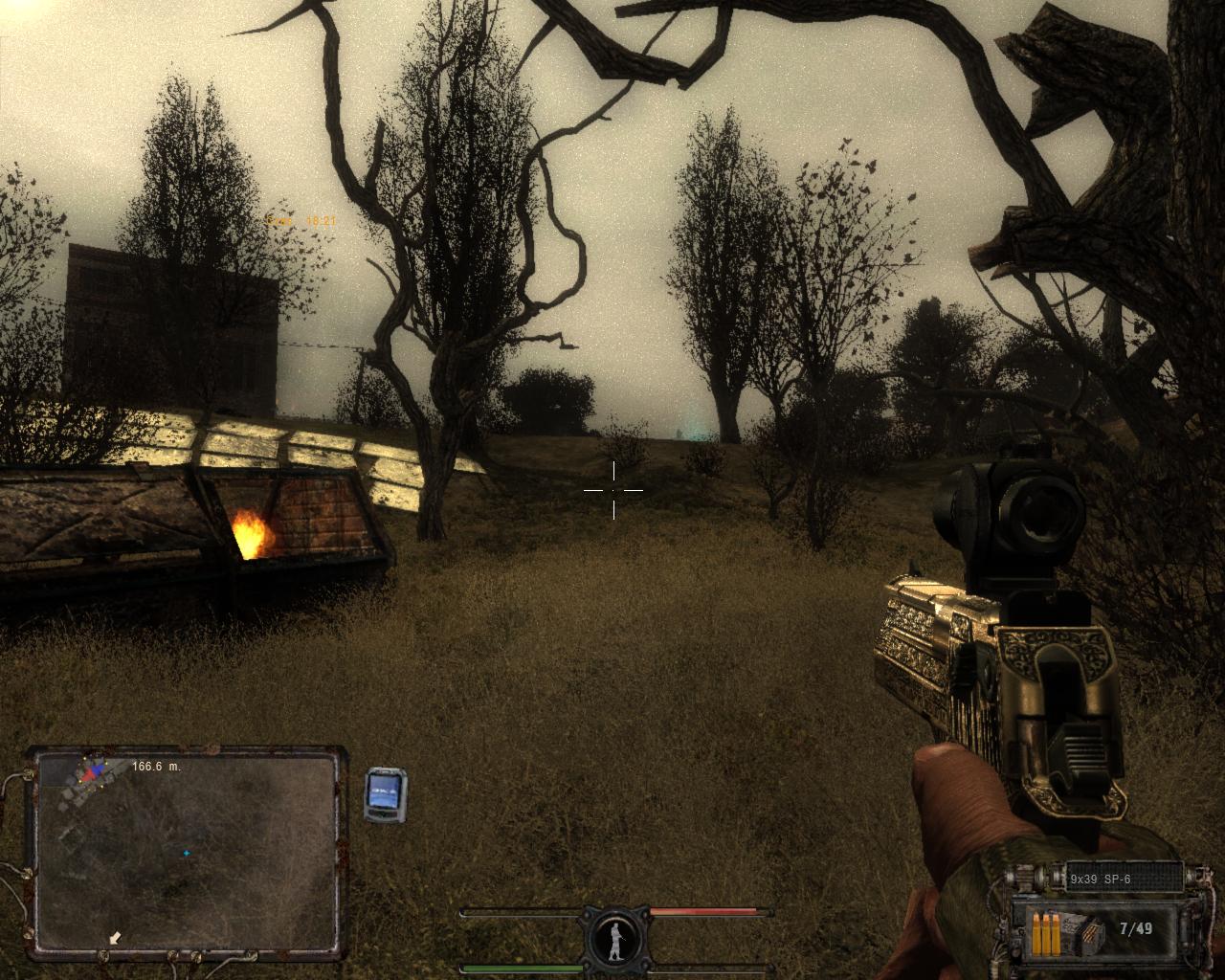The width and height of the screenshot is (1225, 980).
Task: Click the stalker stance silhouette indicator
Action: pyautogui.click(x=613, y=938)
